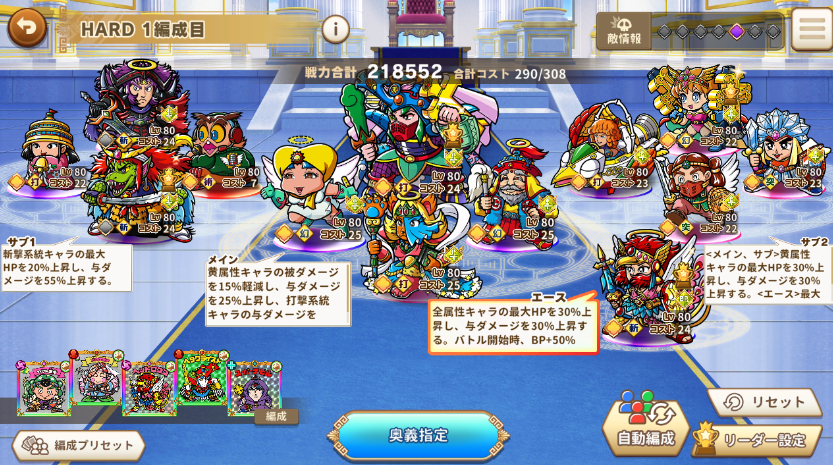View the サブ2 skill description box

[768, 275]
